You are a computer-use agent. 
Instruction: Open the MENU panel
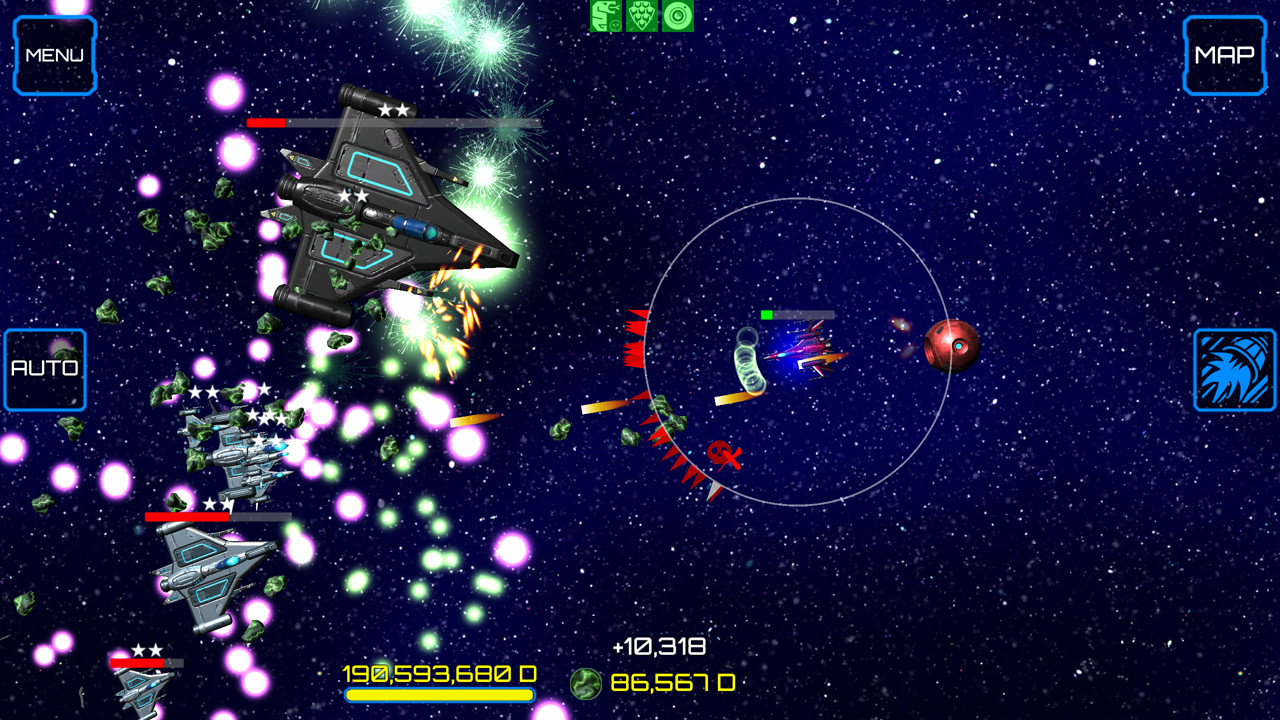pyautogui.click(x=55, y=55)
